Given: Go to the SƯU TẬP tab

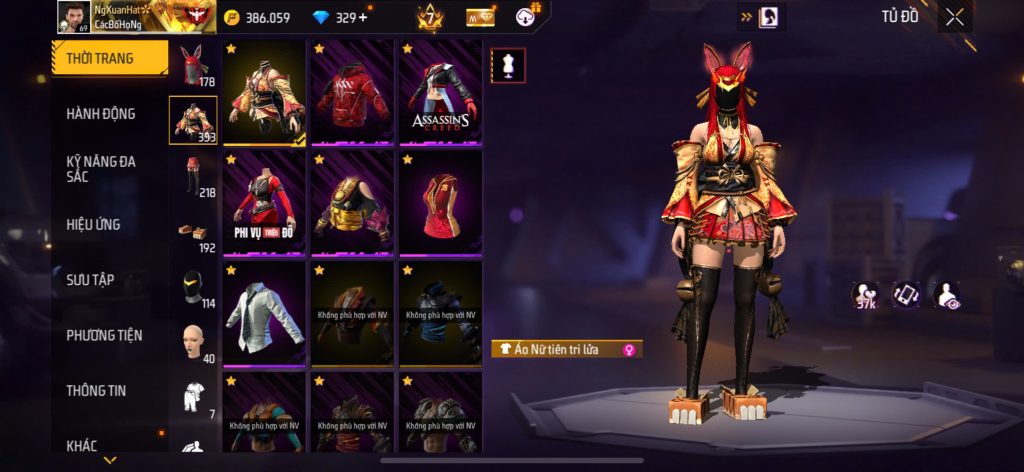Looking at the screenshot, I should tap(90, 279).
